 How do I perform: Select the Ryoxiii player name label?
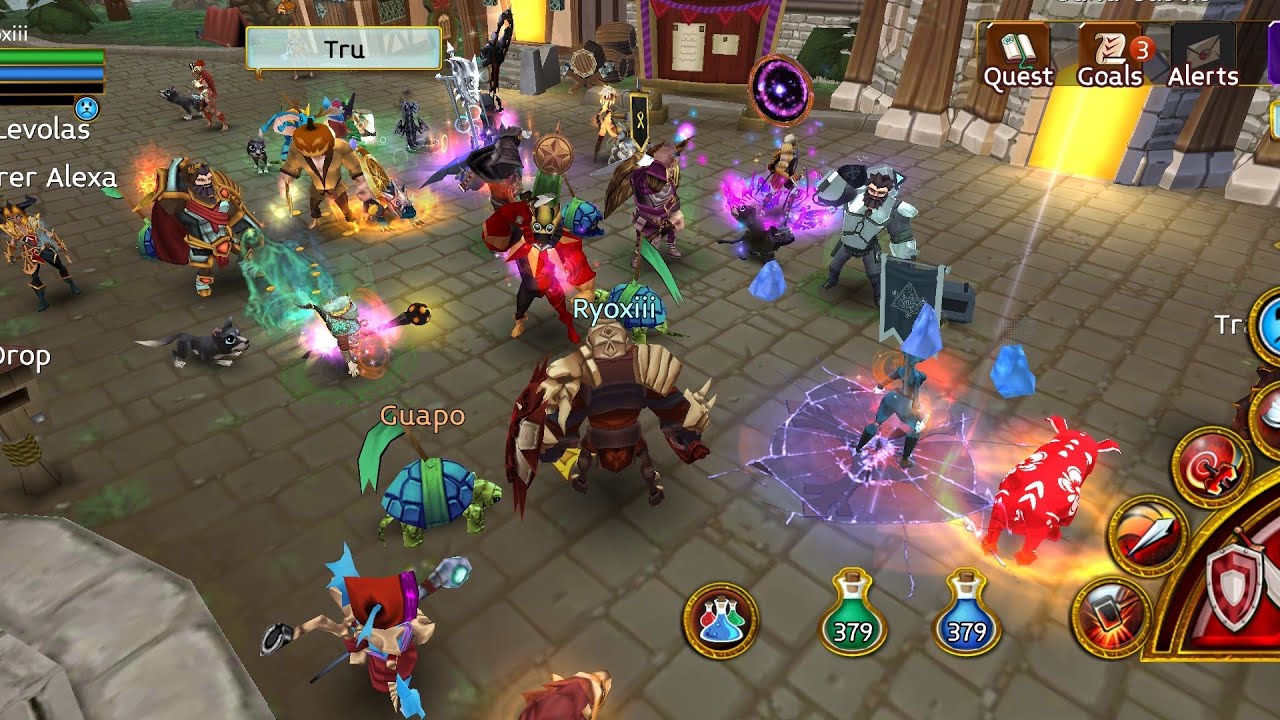(x=614, y=309)
